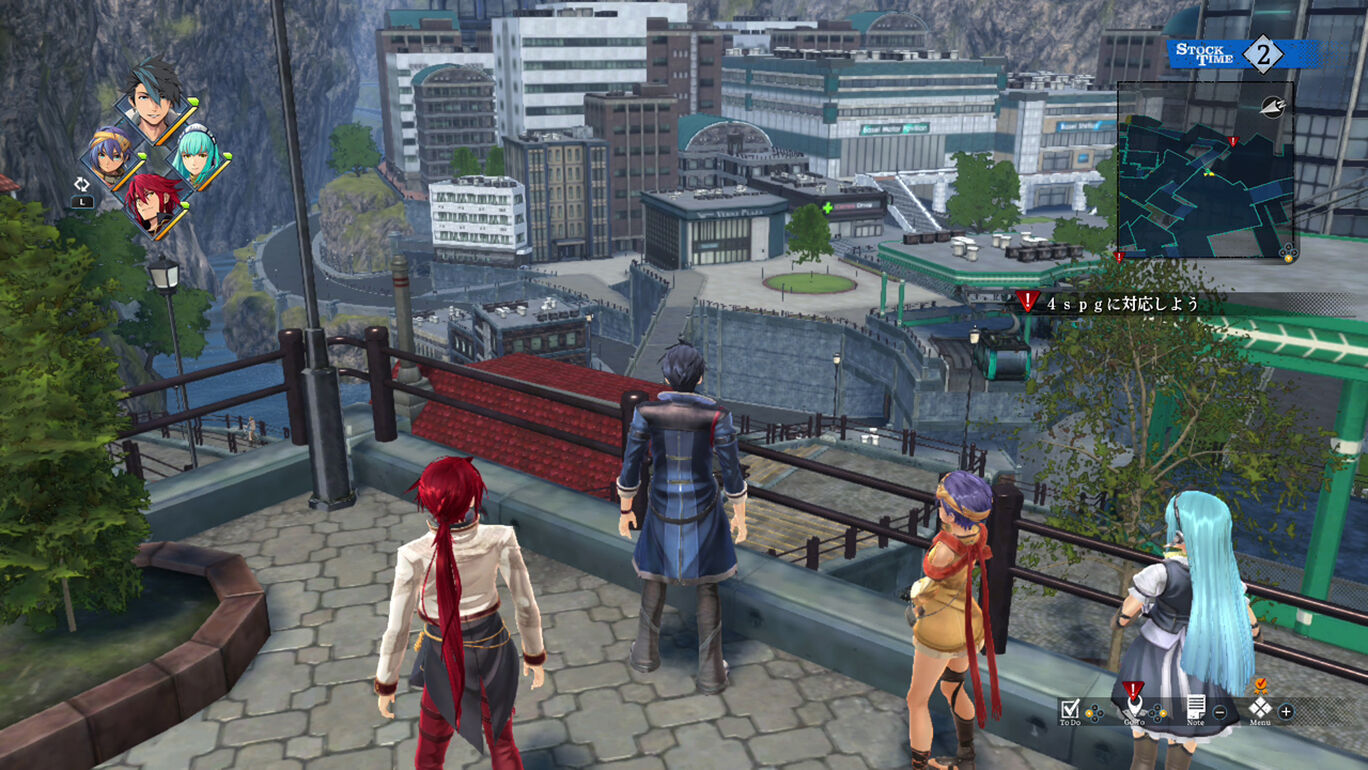
Task: Choose the teal-haired maid portrait
Action: tap(196, 158)
